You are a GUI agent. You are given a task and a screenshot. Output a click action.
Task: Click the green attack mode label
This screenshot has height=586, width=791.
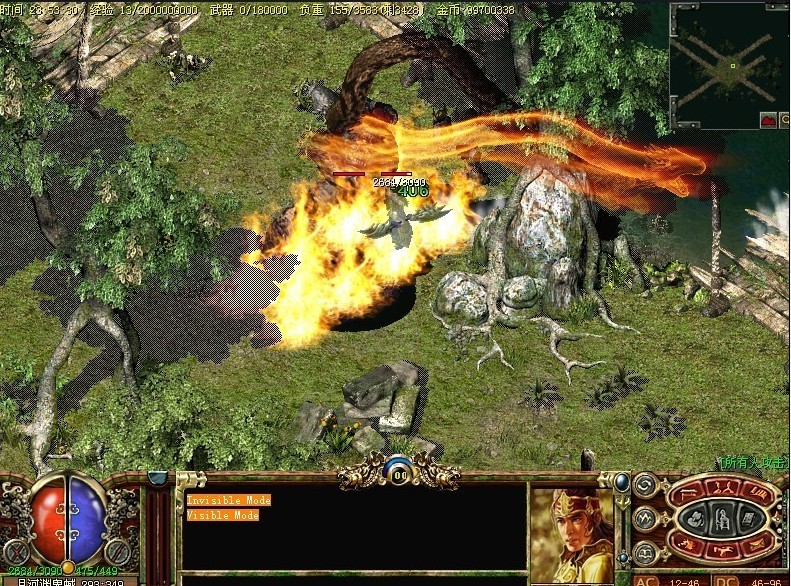[754, 462]
